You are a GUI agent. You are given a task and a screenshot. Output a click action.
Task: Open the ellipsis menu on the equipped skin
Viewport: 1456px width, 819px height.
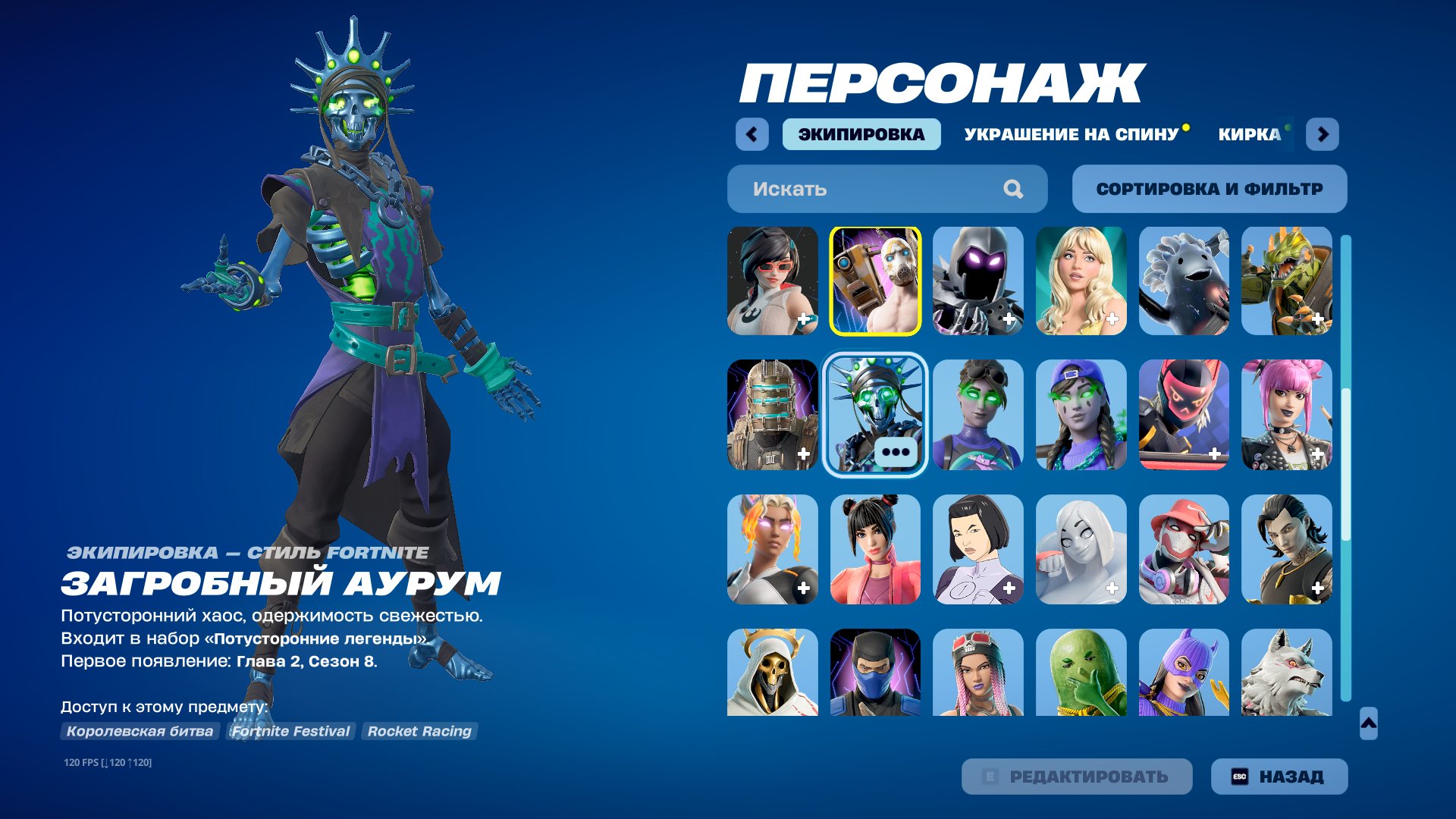(x=896, y=453)
